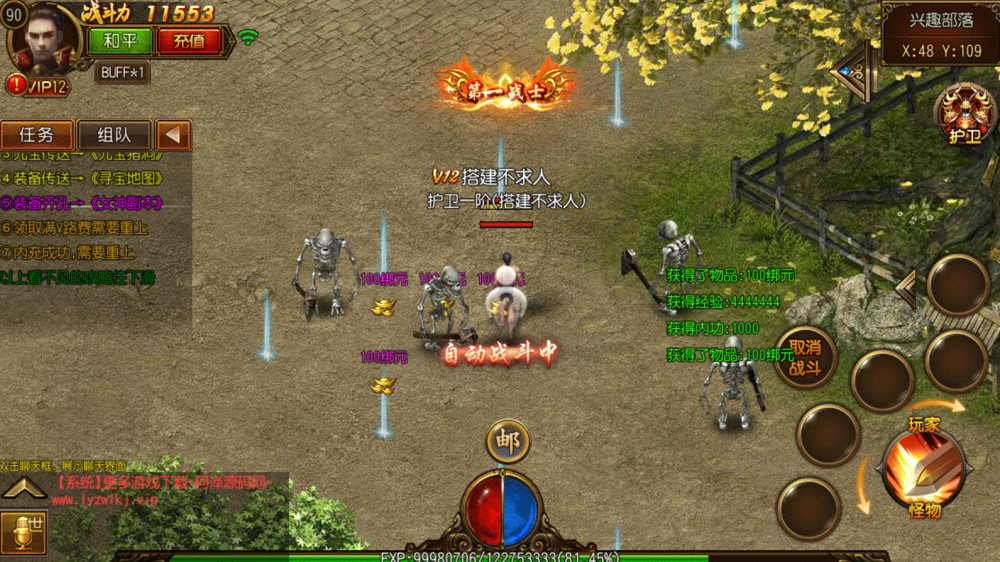Switch to the 任务 quest tab
The width and height of the screenshot is (1000, 562).
(x=36, y=135)
